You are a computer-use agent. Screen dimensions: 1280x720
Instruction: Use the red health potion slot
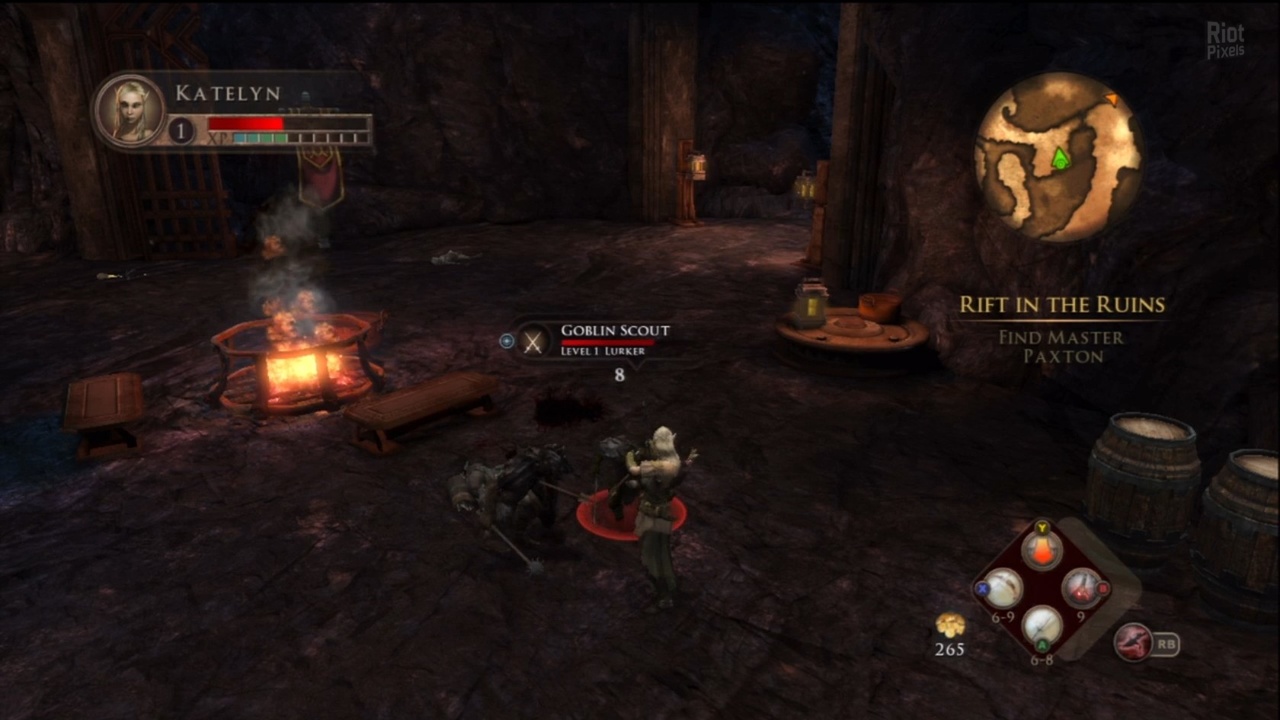pos(1042,551)
